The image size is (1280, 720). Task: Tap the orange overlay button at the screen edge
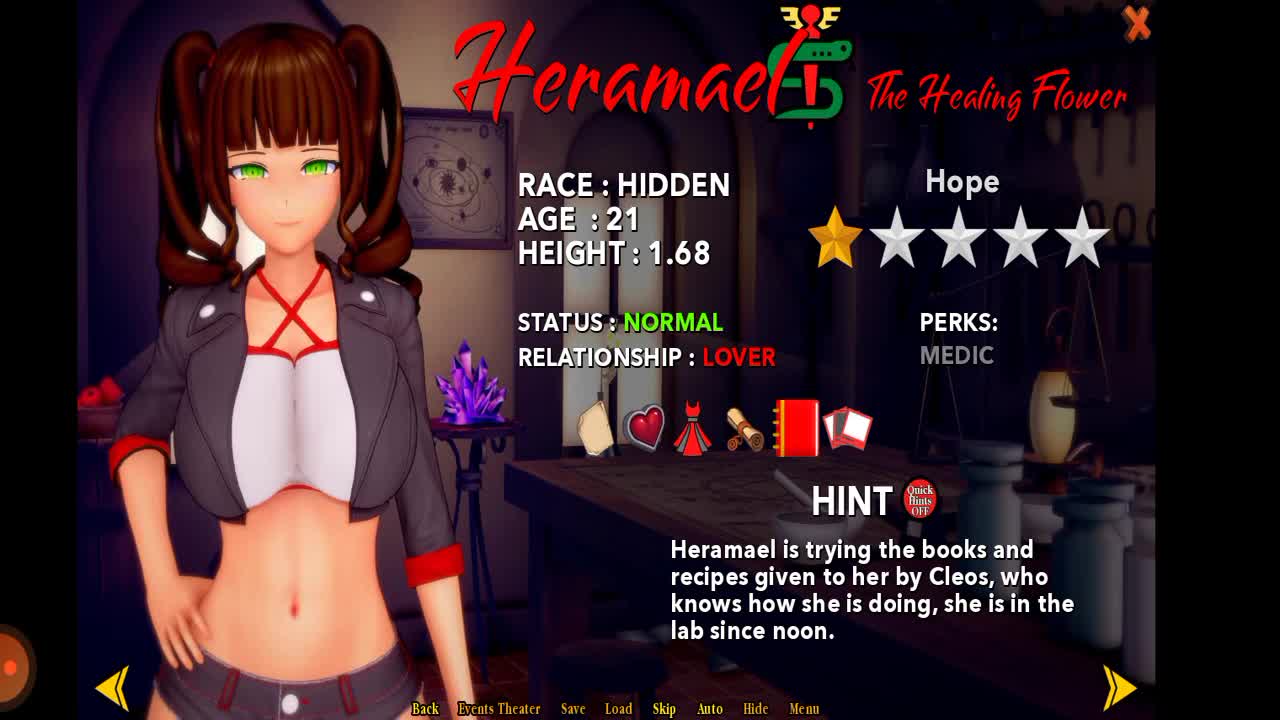coord(12,667)
